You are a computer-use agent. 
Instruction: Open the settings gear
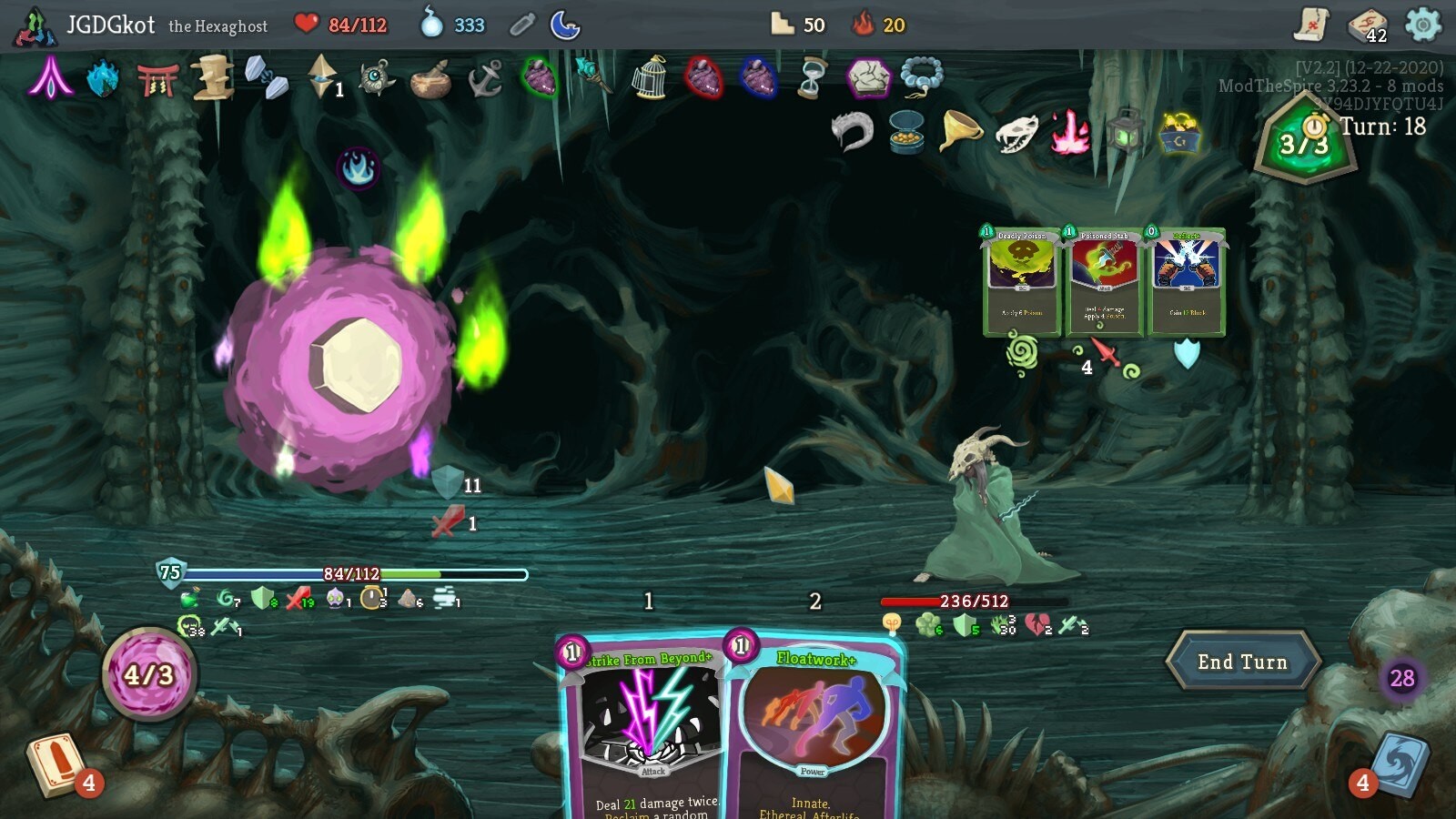coord(1423,25)
